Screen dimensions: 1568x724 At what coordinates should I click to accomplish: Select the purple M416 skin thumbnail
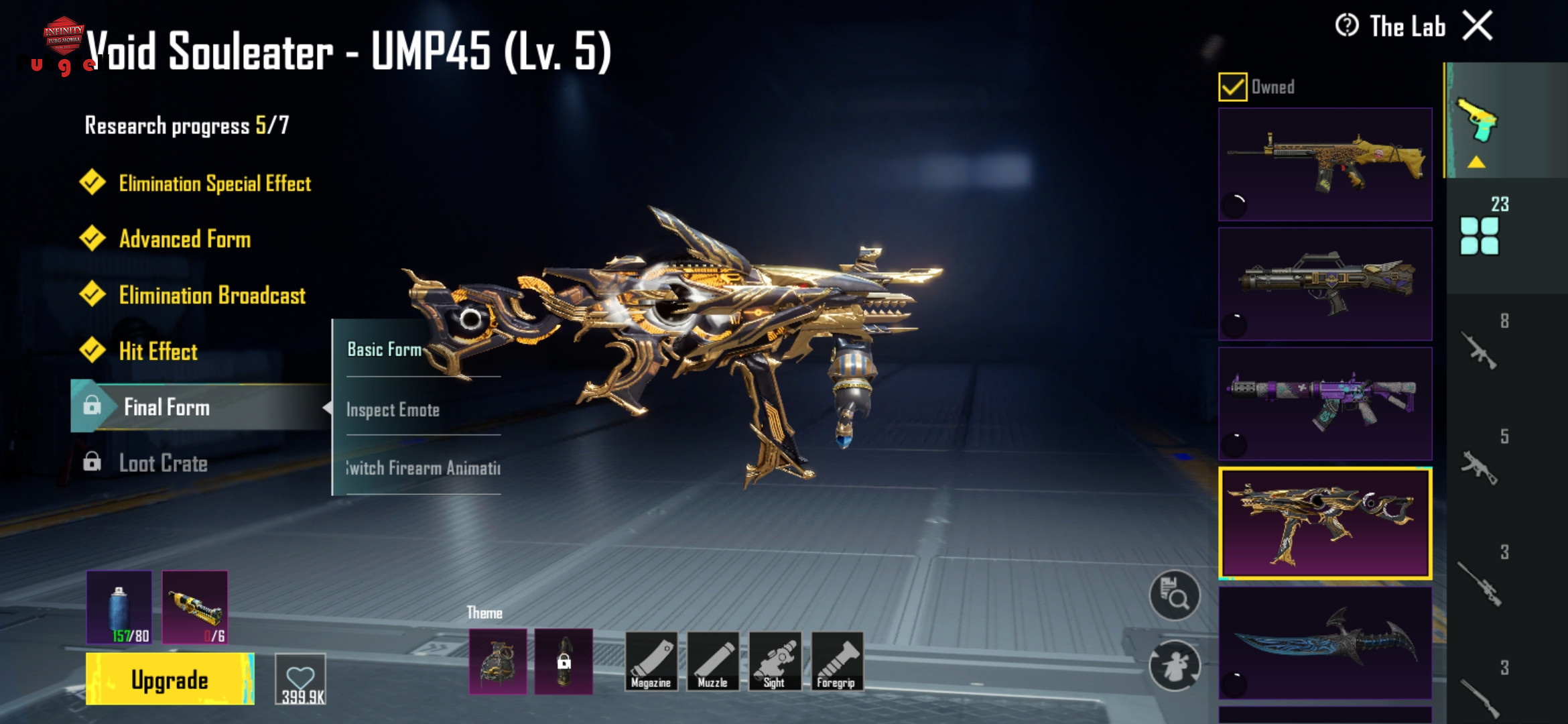coord(1325,404)
